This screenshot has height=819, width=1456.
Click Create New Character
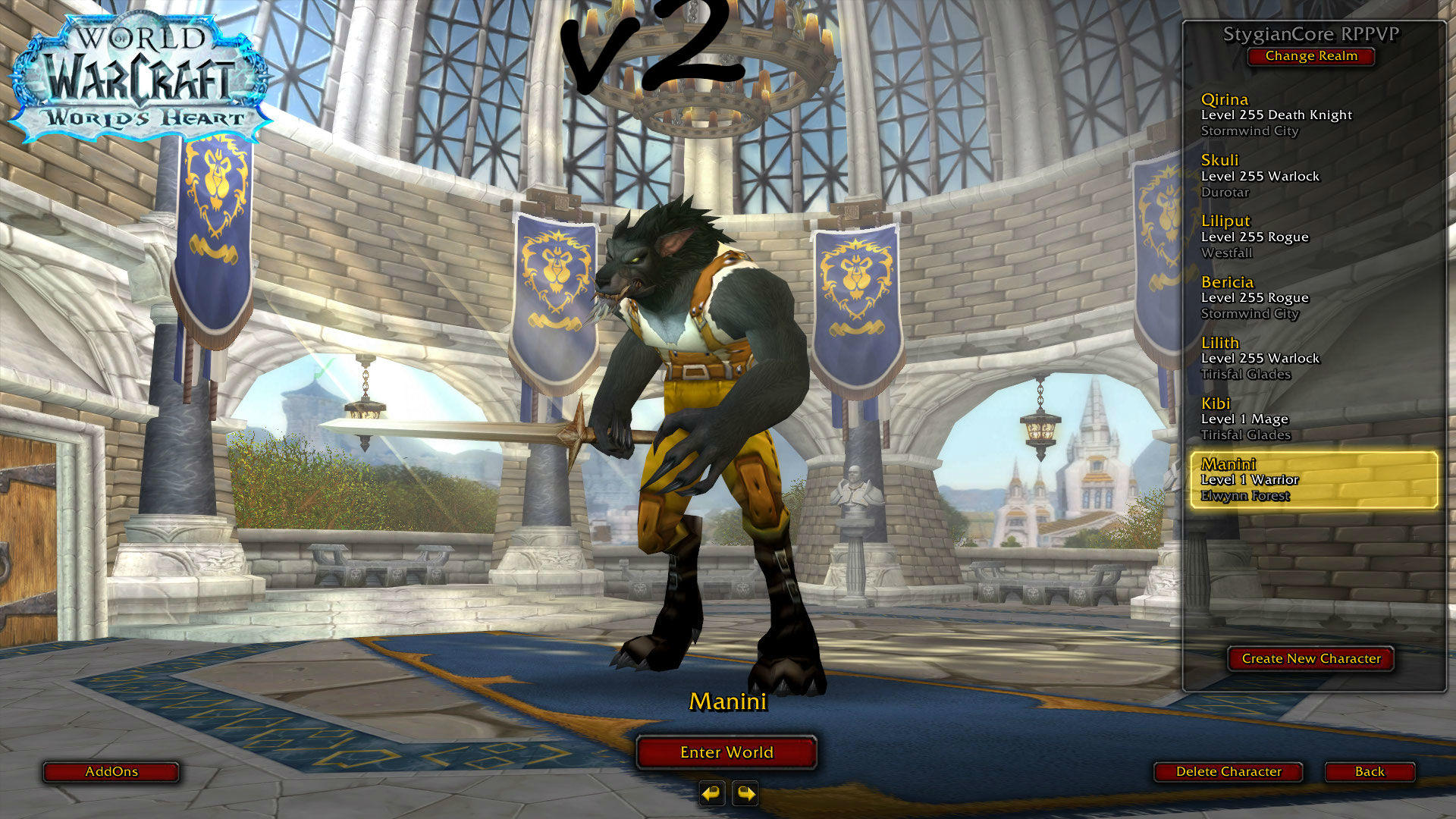pyautogui.click(x=1310, y=659)
